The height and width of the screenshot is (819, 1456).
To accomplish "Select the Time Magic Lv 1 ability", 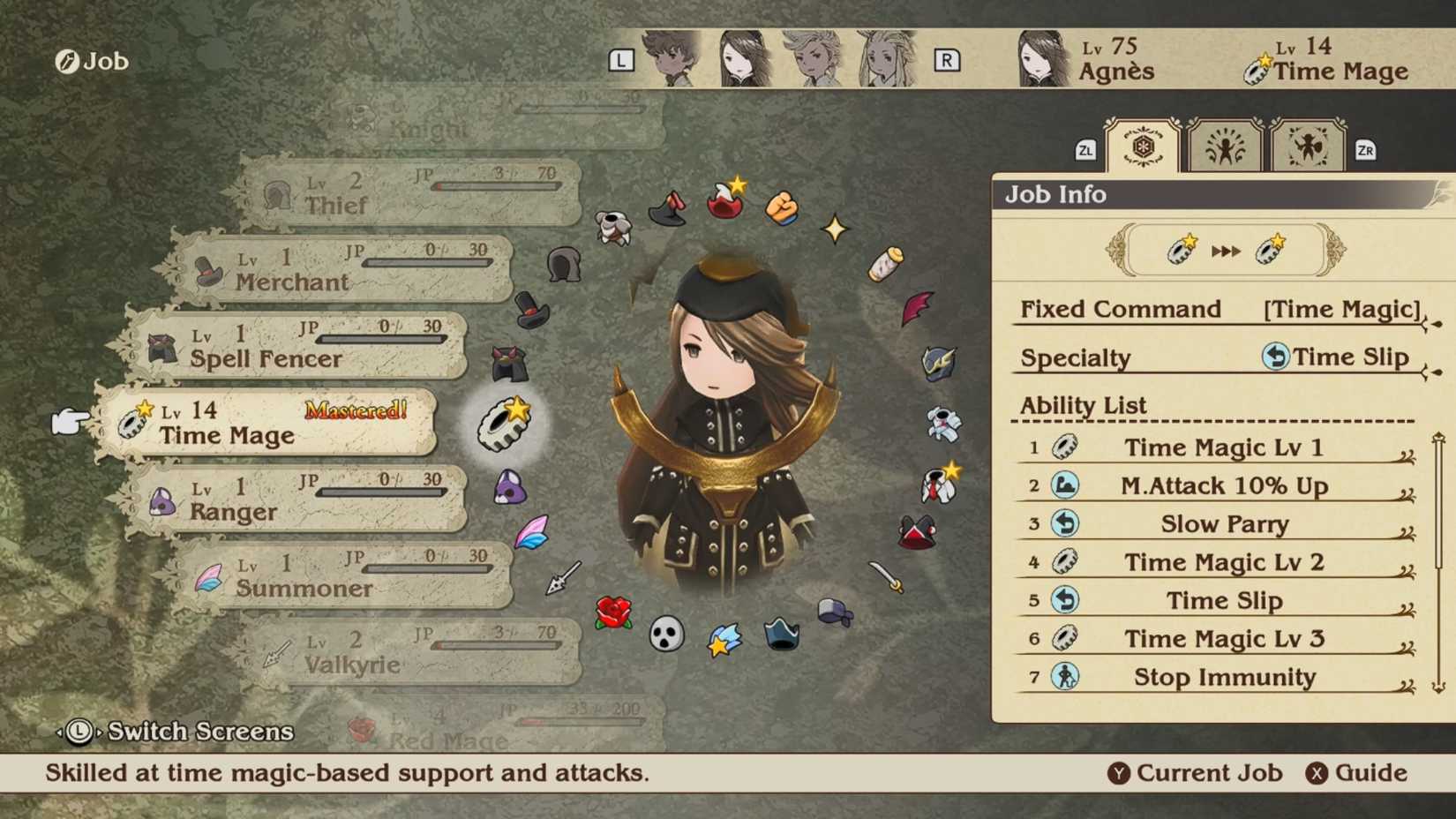I will pyautogui.click(x=1223, y=447).
